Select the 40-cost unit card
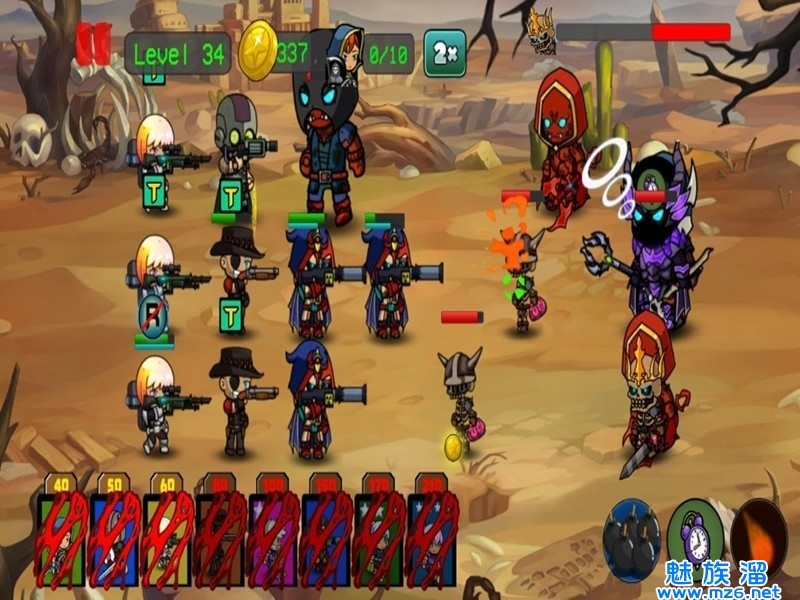The width and height of the screenshot is (800, 600). point(62,537)
